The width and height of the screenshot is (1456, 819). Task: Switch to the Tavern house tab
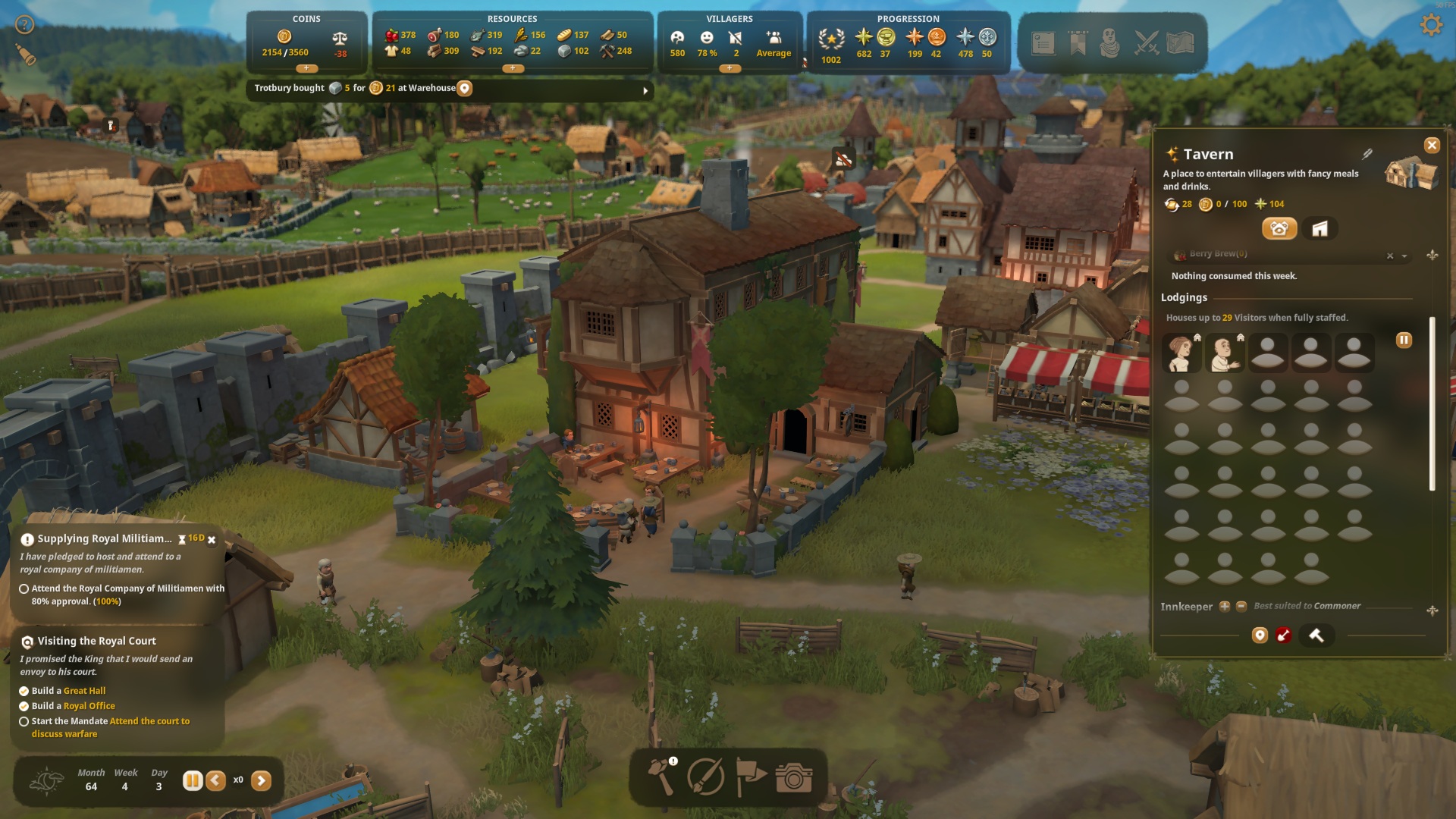coord(1319,229)
